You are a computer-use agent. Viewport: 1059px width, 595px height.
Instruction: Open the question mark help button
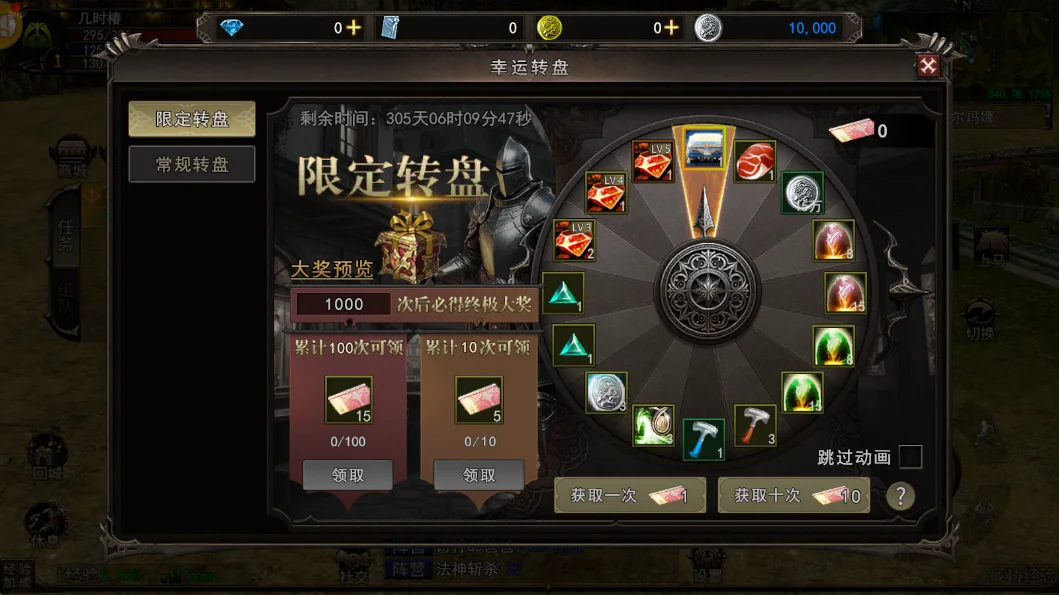(900, 496)
